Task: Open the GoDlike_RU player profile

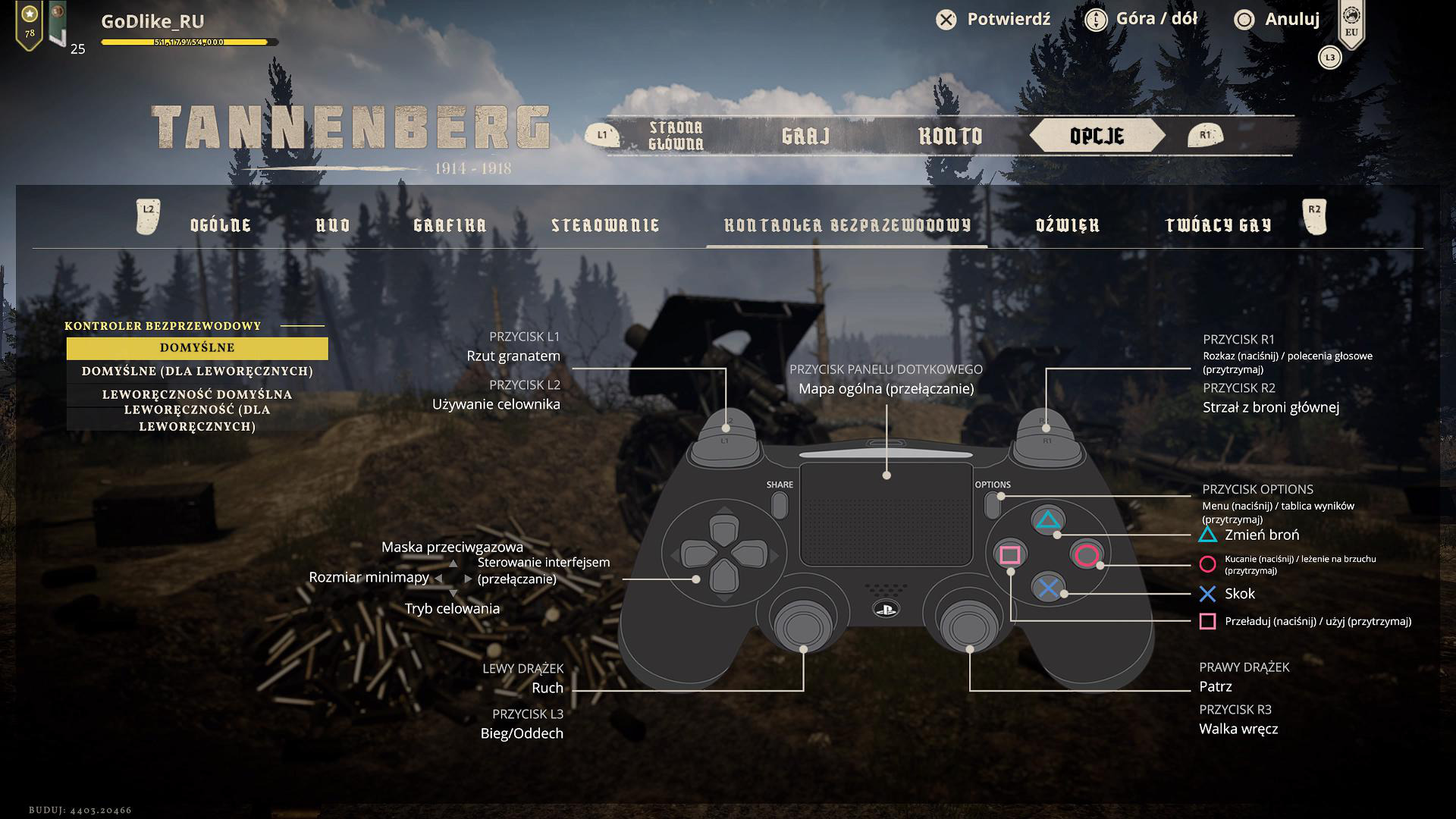Action: [152, 22]
